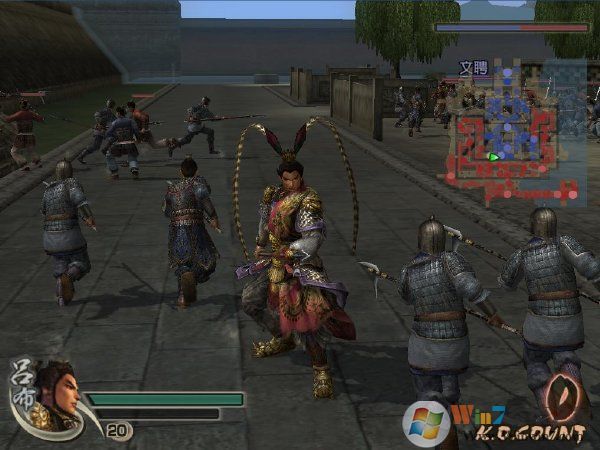Click the green player arrow on the minimap
Screen dimensions: 600x450
pyautogui.click(x=493, y=157)
